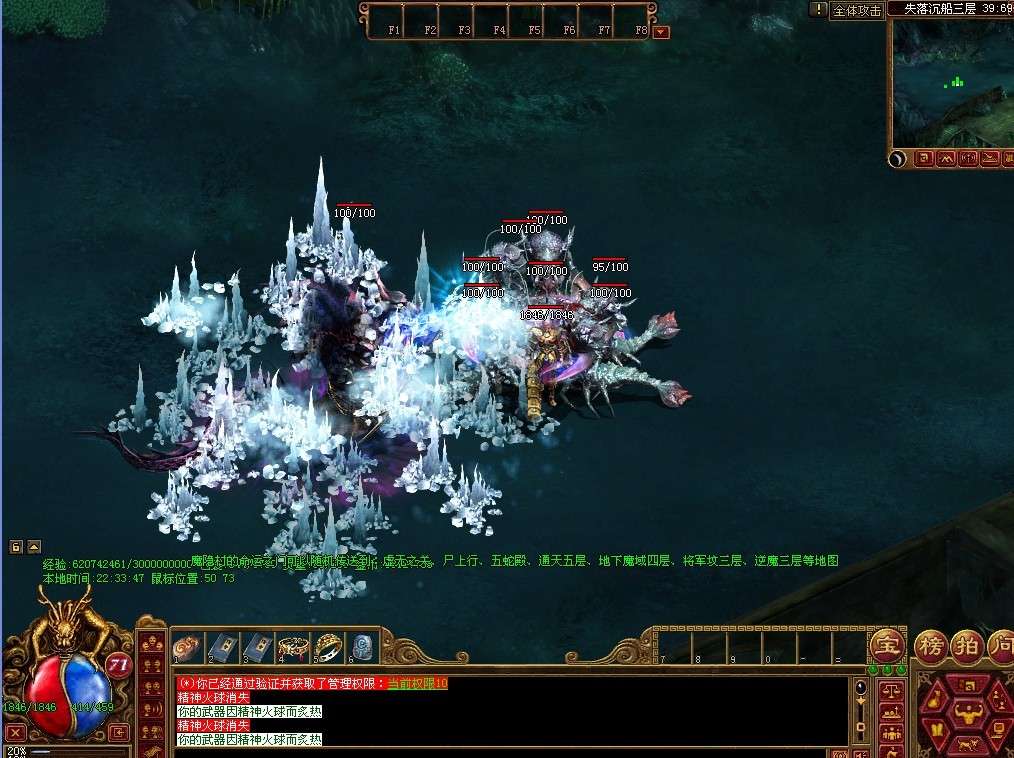Click the exit door icon beside the mana orb
Image resolution: width=1014 pixels, height=758 pixels.
coord(119,733)
